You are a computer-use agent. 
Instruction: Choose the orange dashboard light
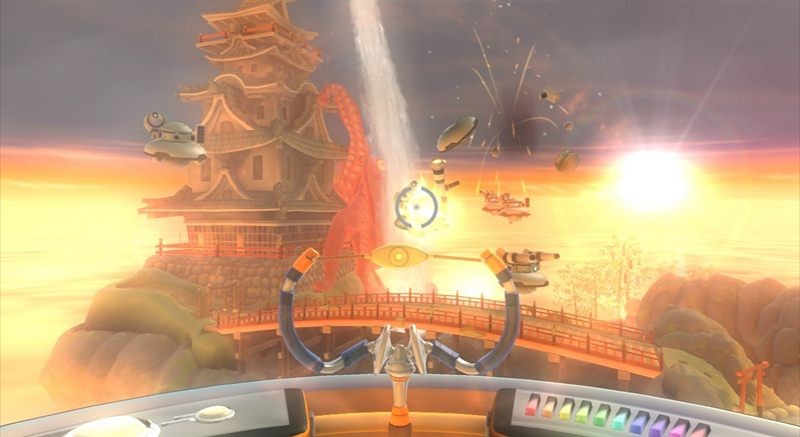(549, 409)
